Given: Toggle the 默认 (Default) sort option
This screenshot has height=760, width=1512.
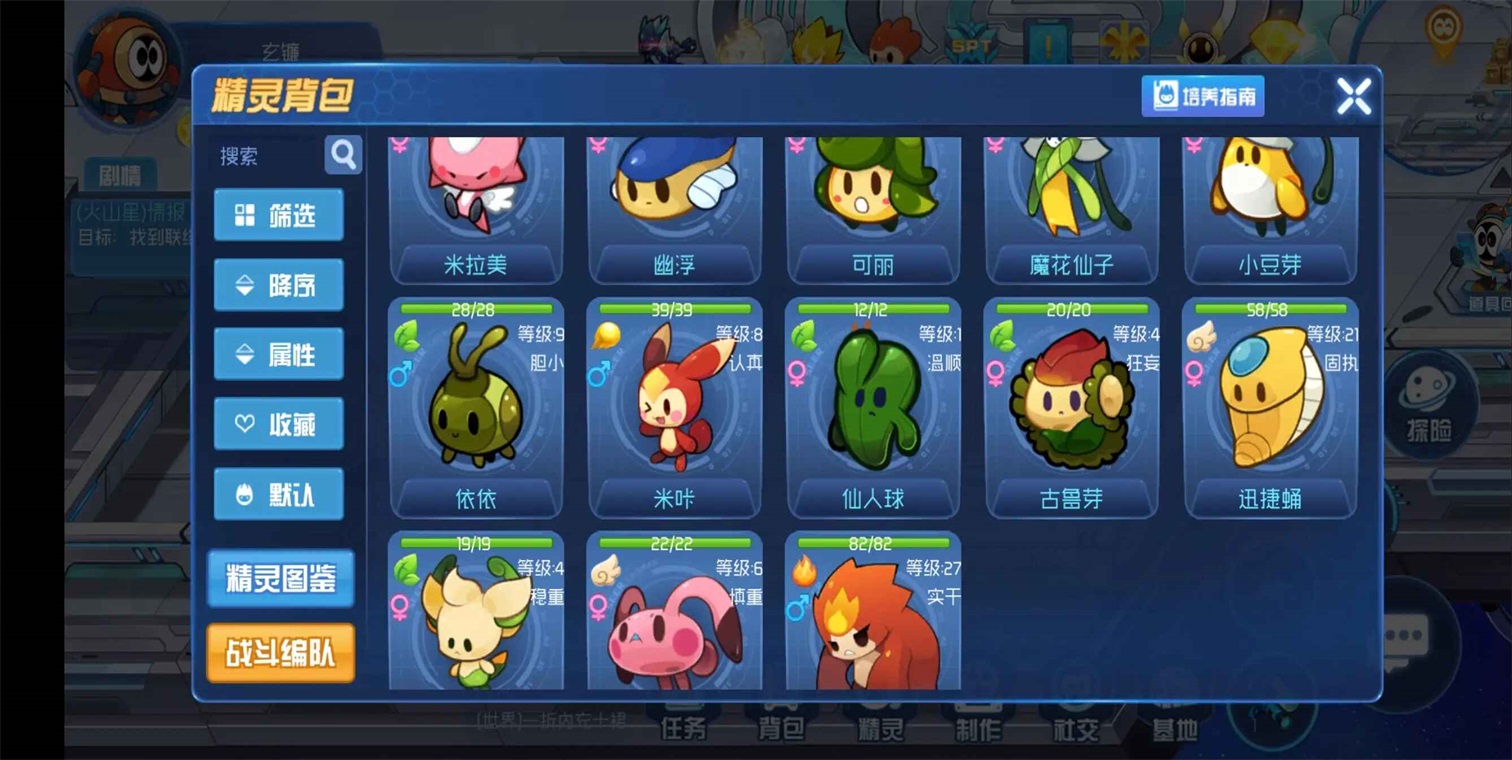Looking at the screenshot, I should [279, 493].
